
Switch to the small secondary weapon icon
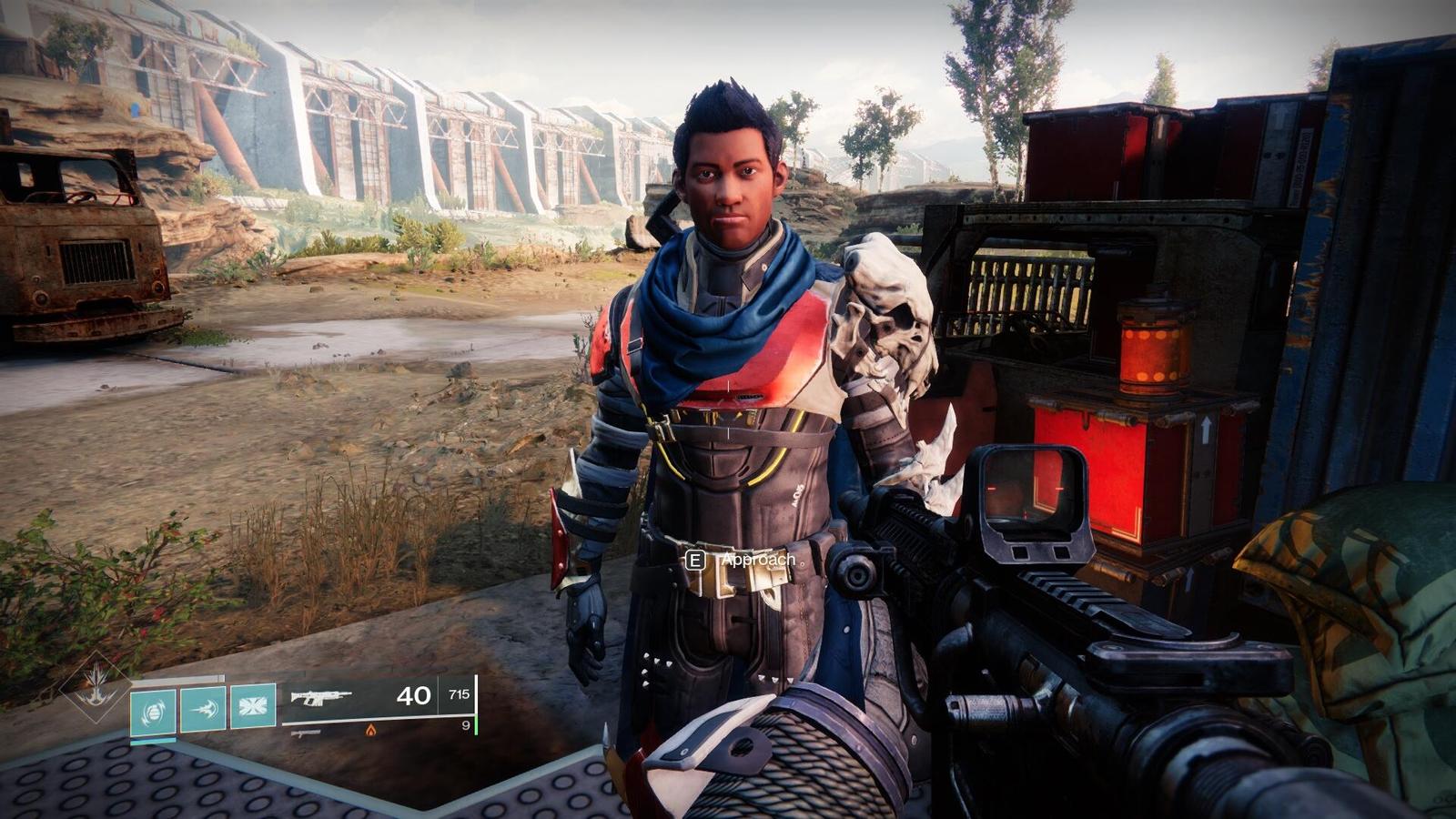point(307,732)
